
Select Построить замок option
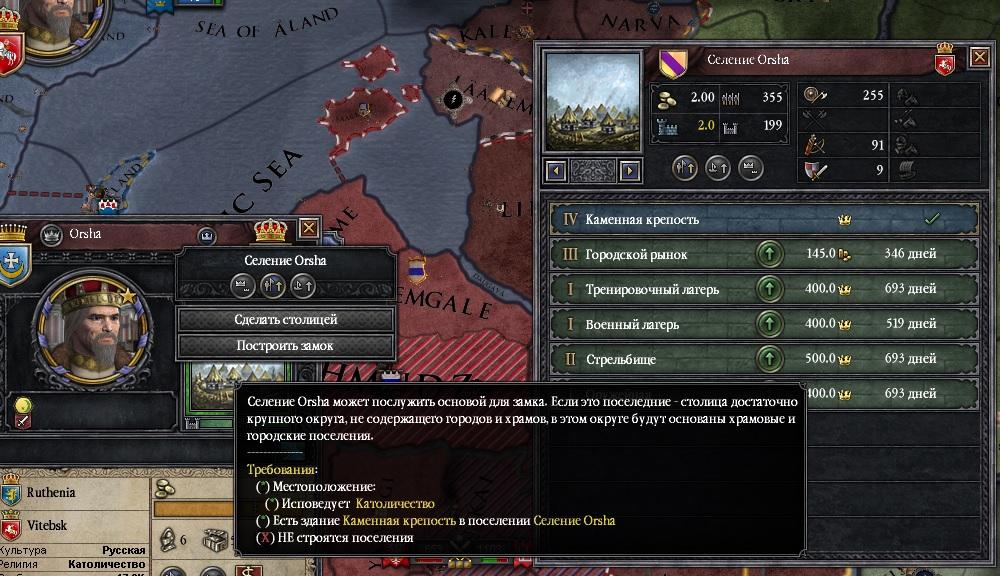pos(286,346)
